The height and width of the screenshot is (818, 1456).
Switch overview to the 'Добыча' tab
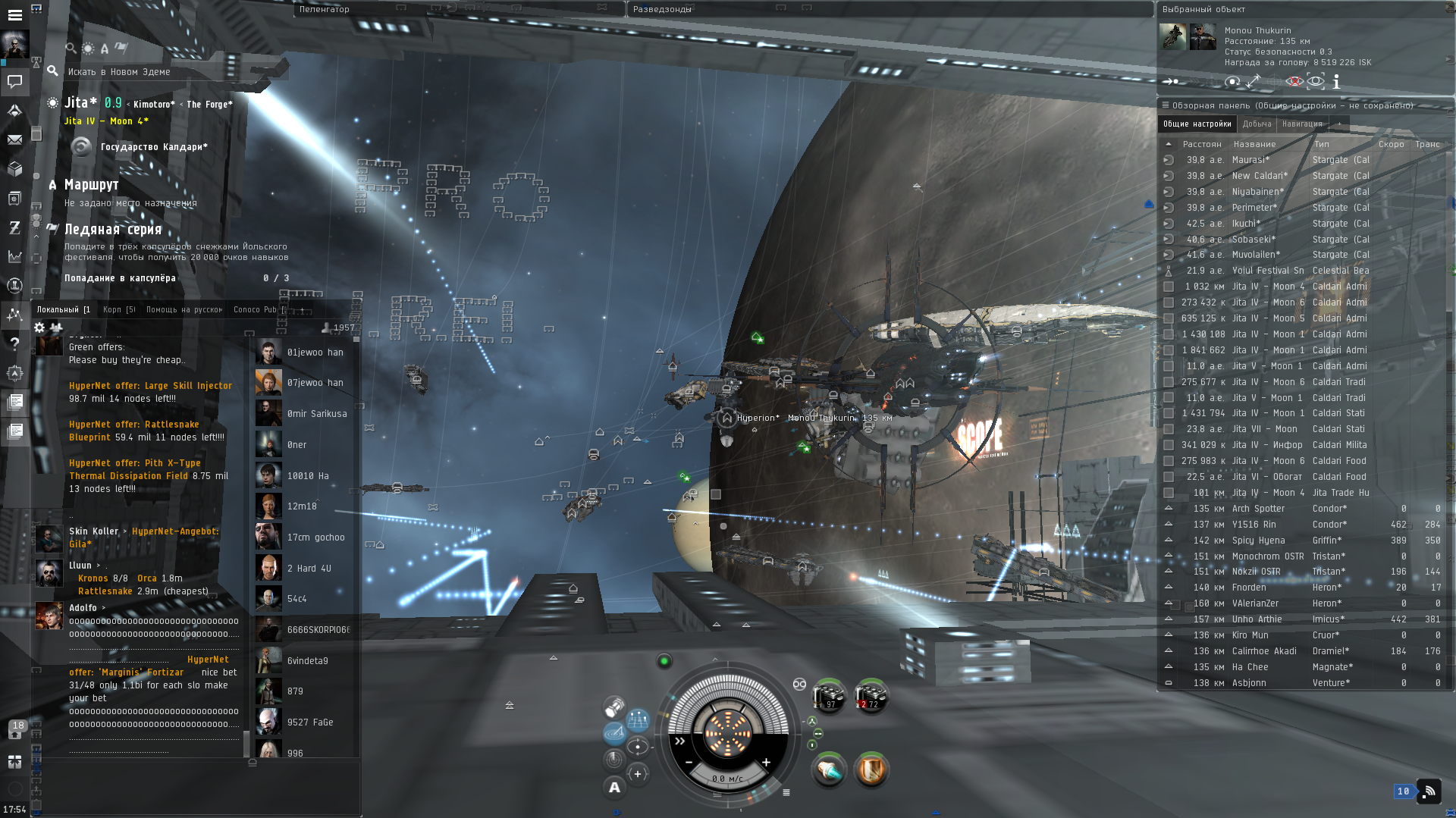(x=1257, y=124)
